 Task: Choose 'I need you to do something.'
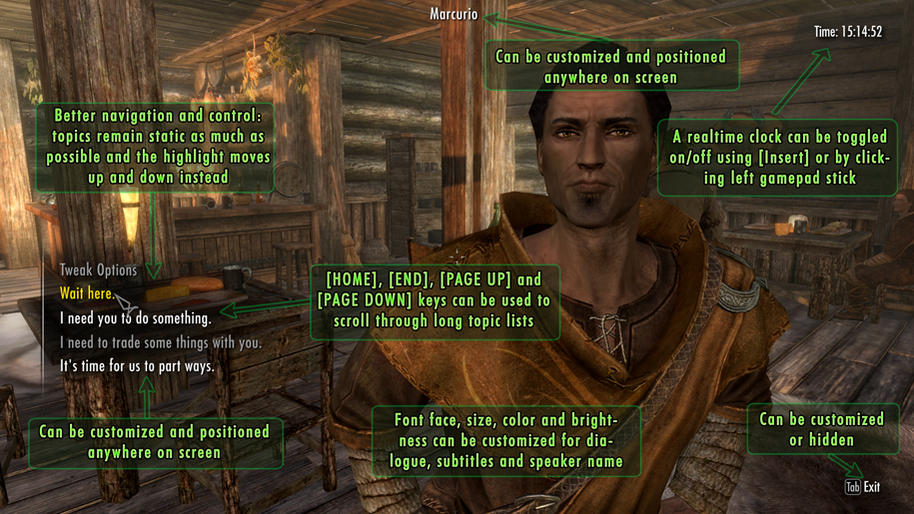pyautogui.click(x=135, y=319)
